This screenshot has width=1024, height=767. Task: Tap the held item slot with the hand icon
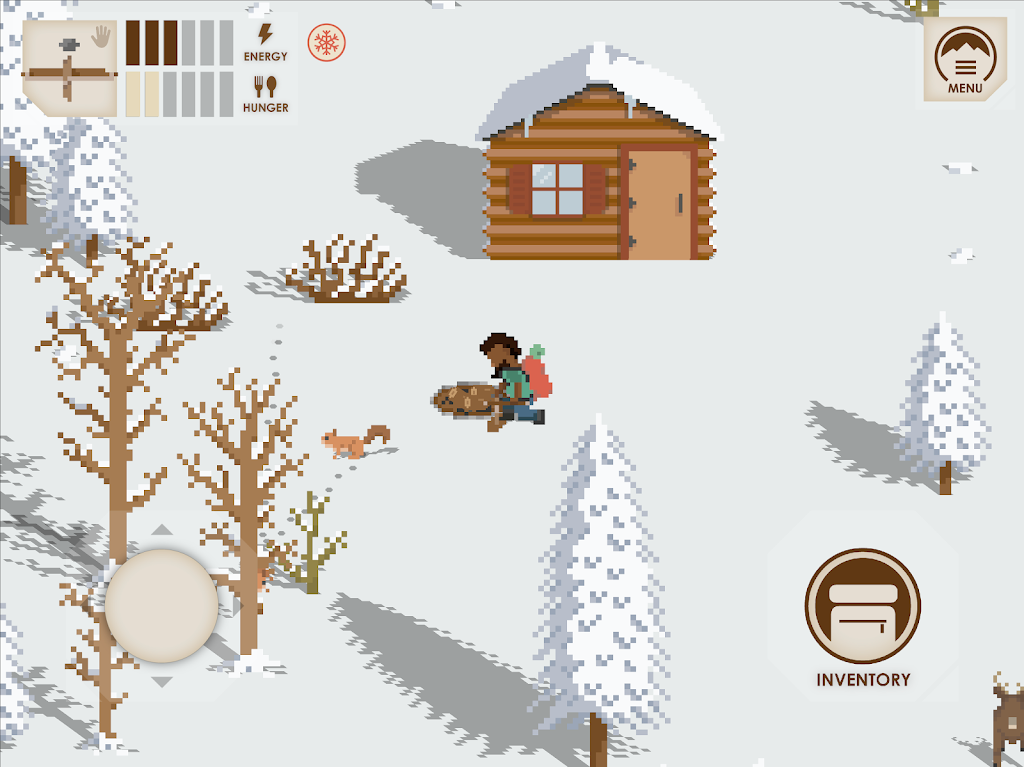69,67
